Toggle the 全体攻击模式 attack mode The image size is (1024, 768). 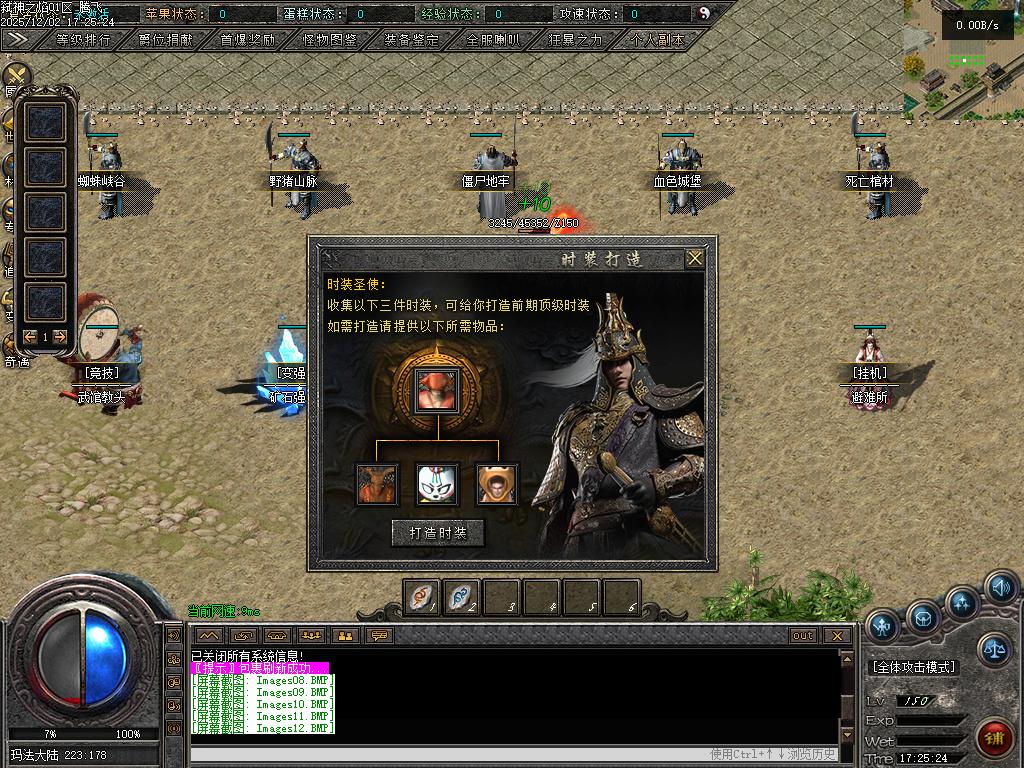[x=914, y=667]
